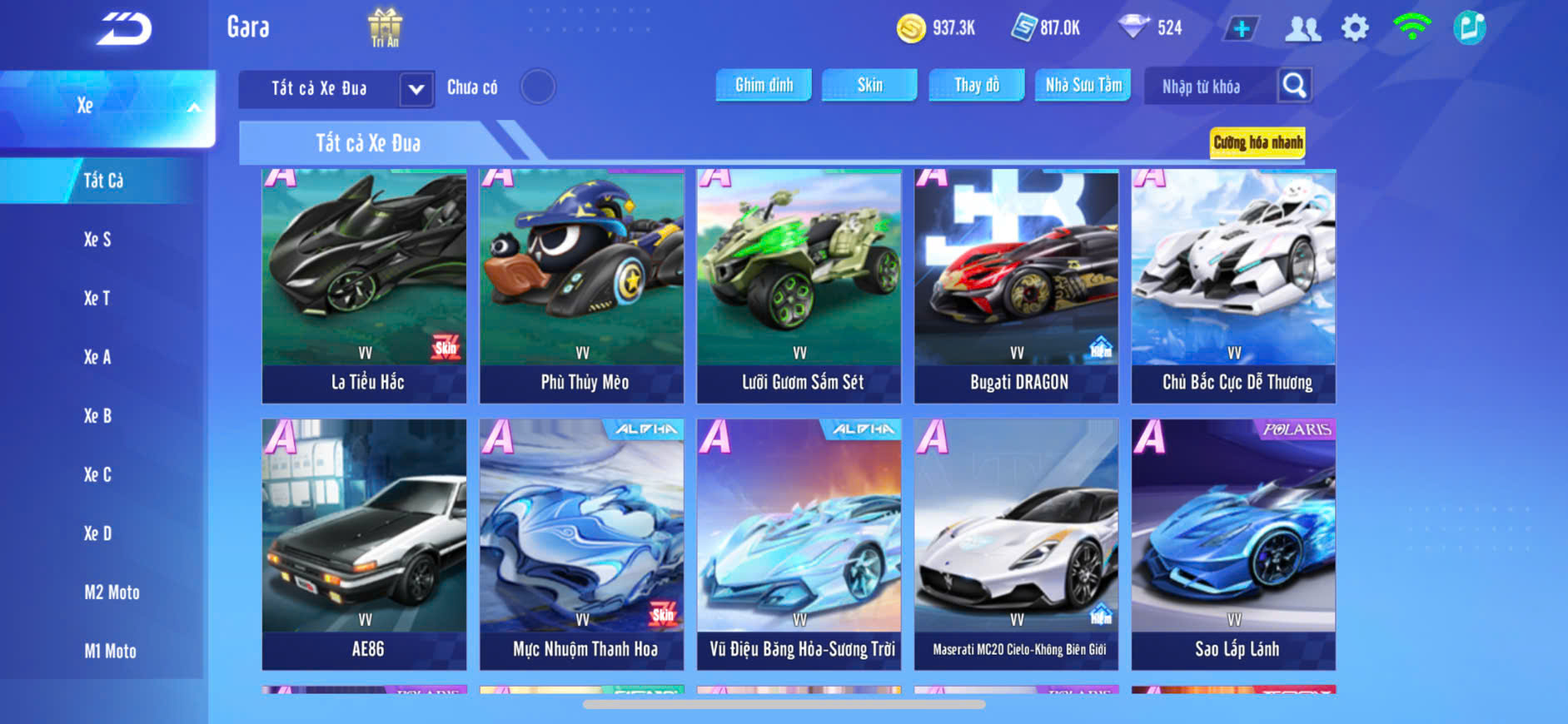Select the La Tiểu Hắc car card
The image size is (1568, 724).
[x=365, y=286]
